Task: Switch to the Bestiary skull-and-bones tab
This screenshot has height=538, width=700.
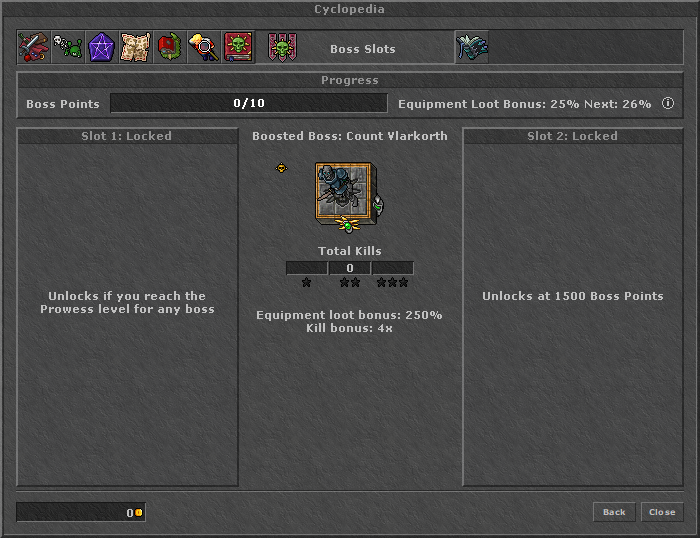Action: point(67,47)
